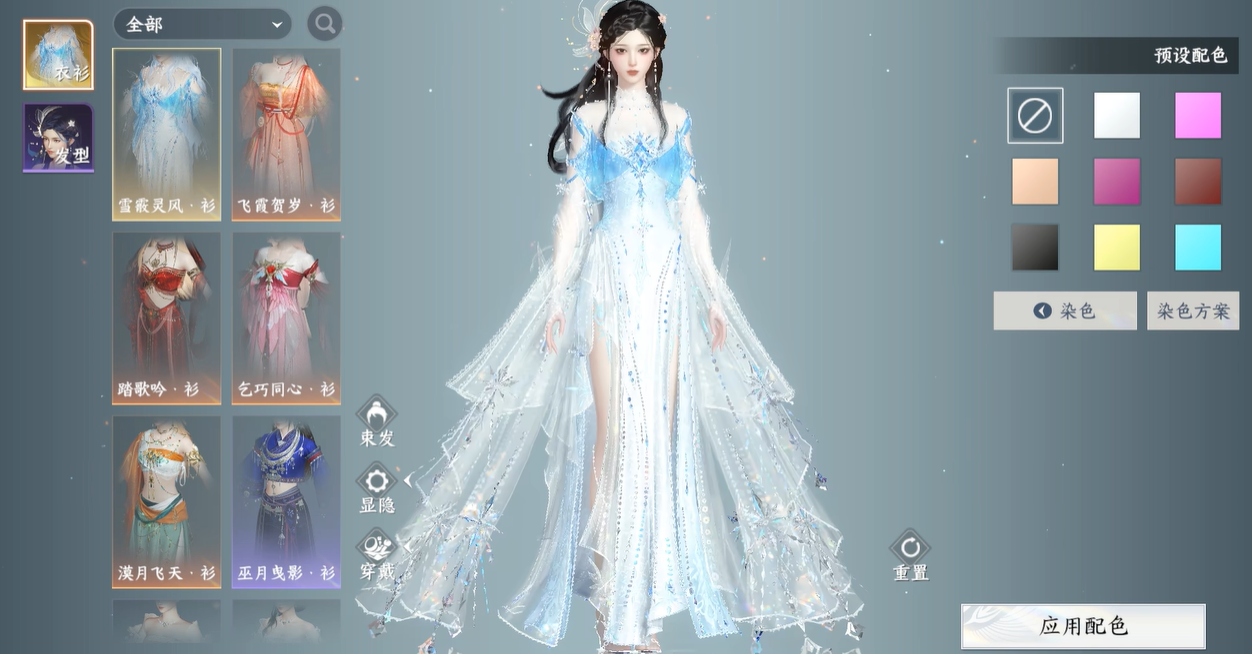Select the no-color preset swatch
Screen dimensions: 1252x654
1035,116
